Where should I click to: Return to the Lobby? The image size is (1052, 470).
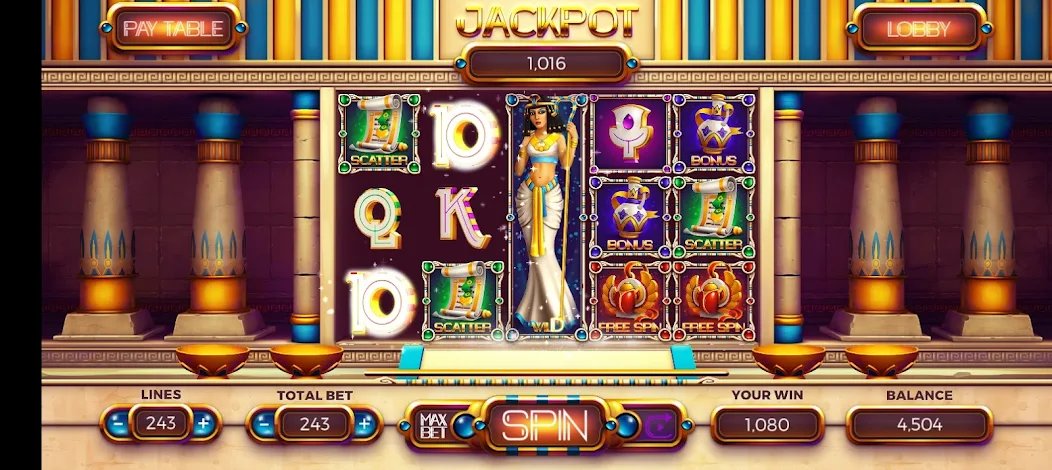(917, 29)
